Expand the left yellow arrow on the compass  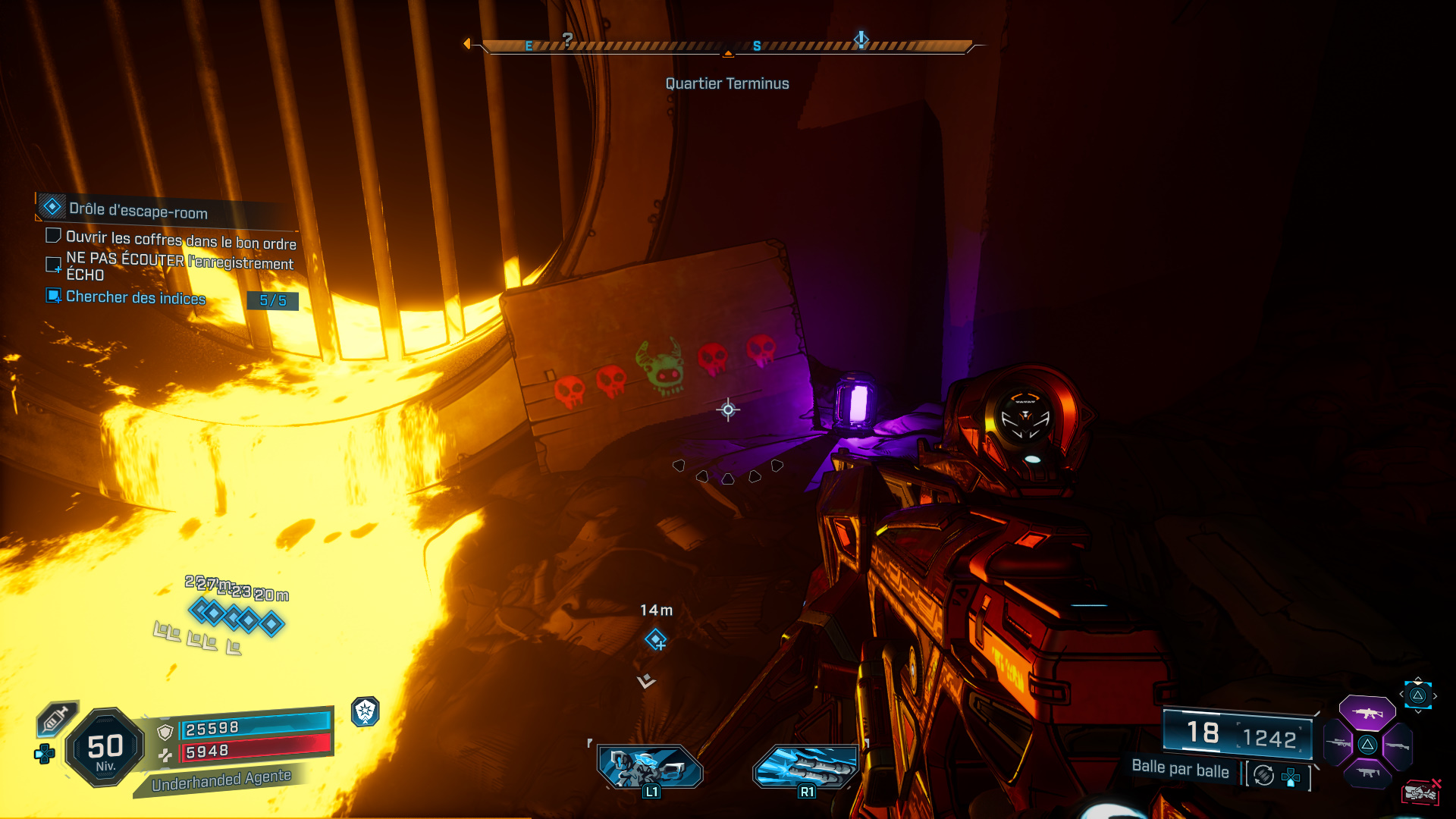point(467,44)
